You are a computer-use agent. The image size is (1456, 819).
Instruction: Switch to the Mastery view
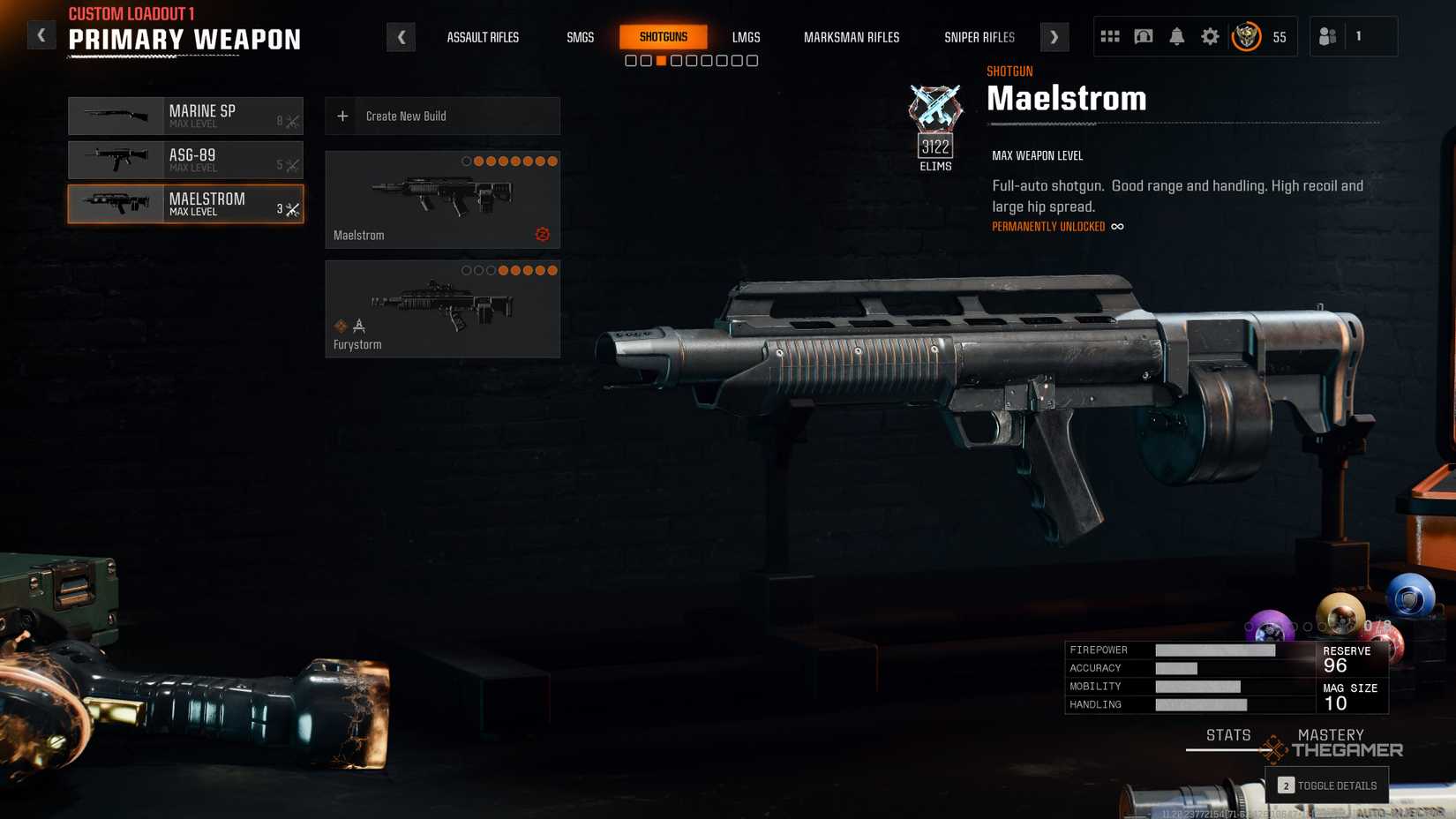coord(1330,735)
